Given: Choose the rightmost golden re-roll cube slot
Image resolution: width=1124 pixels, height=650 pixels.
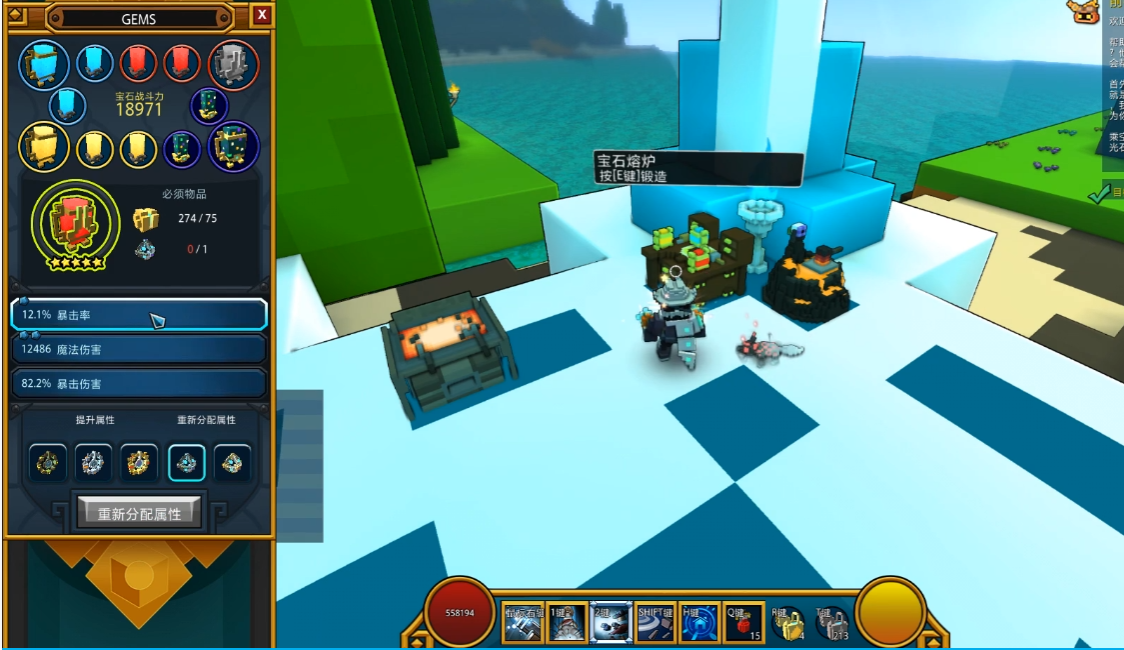Looking at the screenshot, I should click(x=232, y=463).
